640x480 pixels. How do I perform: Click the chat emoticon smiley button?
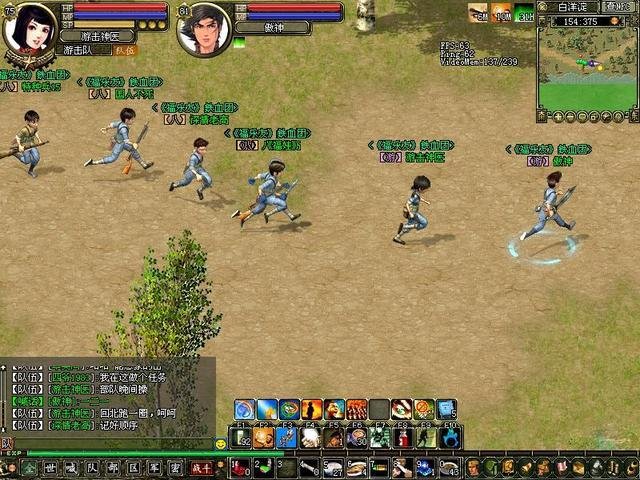220,443
